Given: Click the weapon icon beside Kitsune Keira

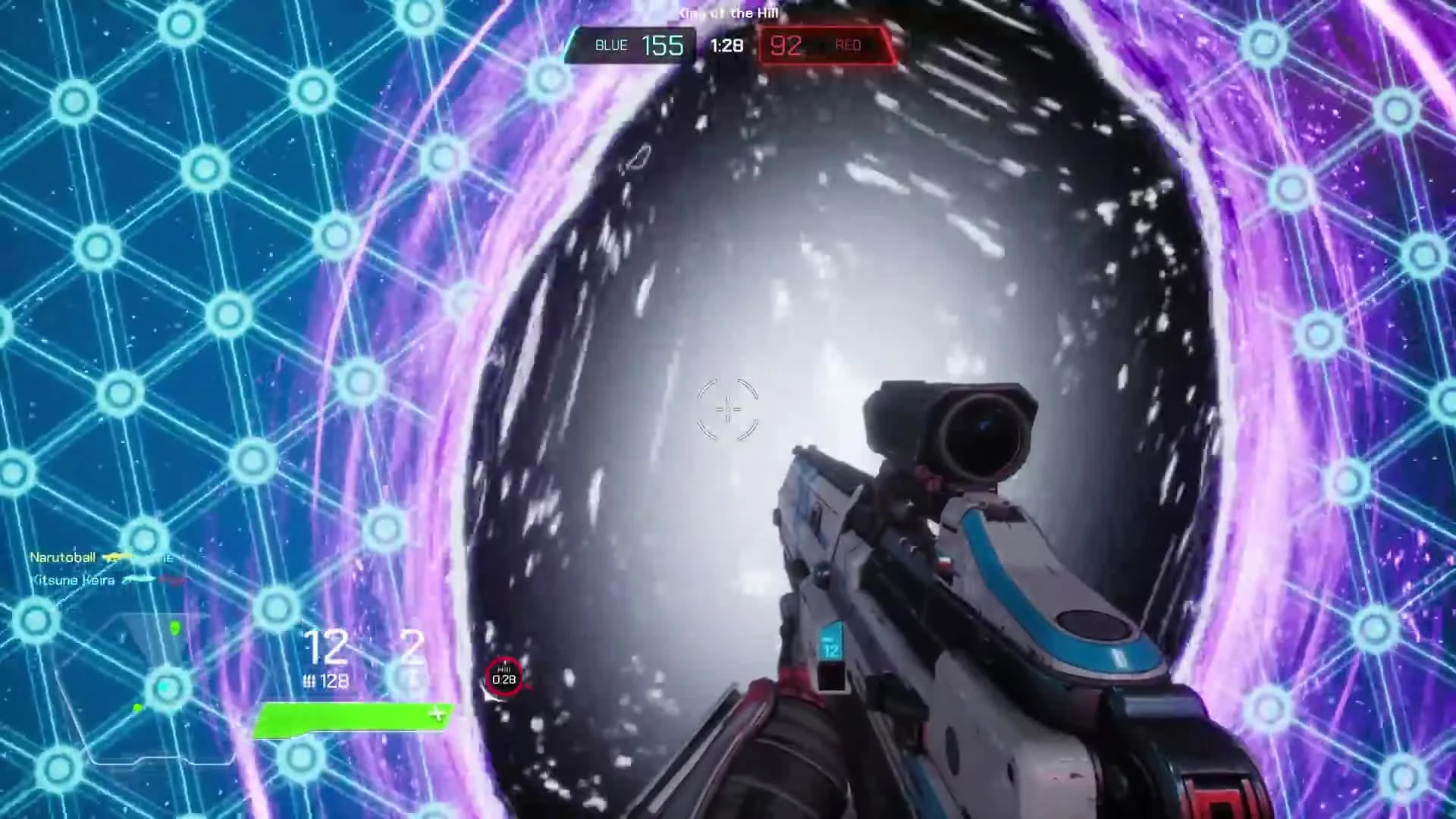Looking at the screenshot, I should [x=139, y=580].
